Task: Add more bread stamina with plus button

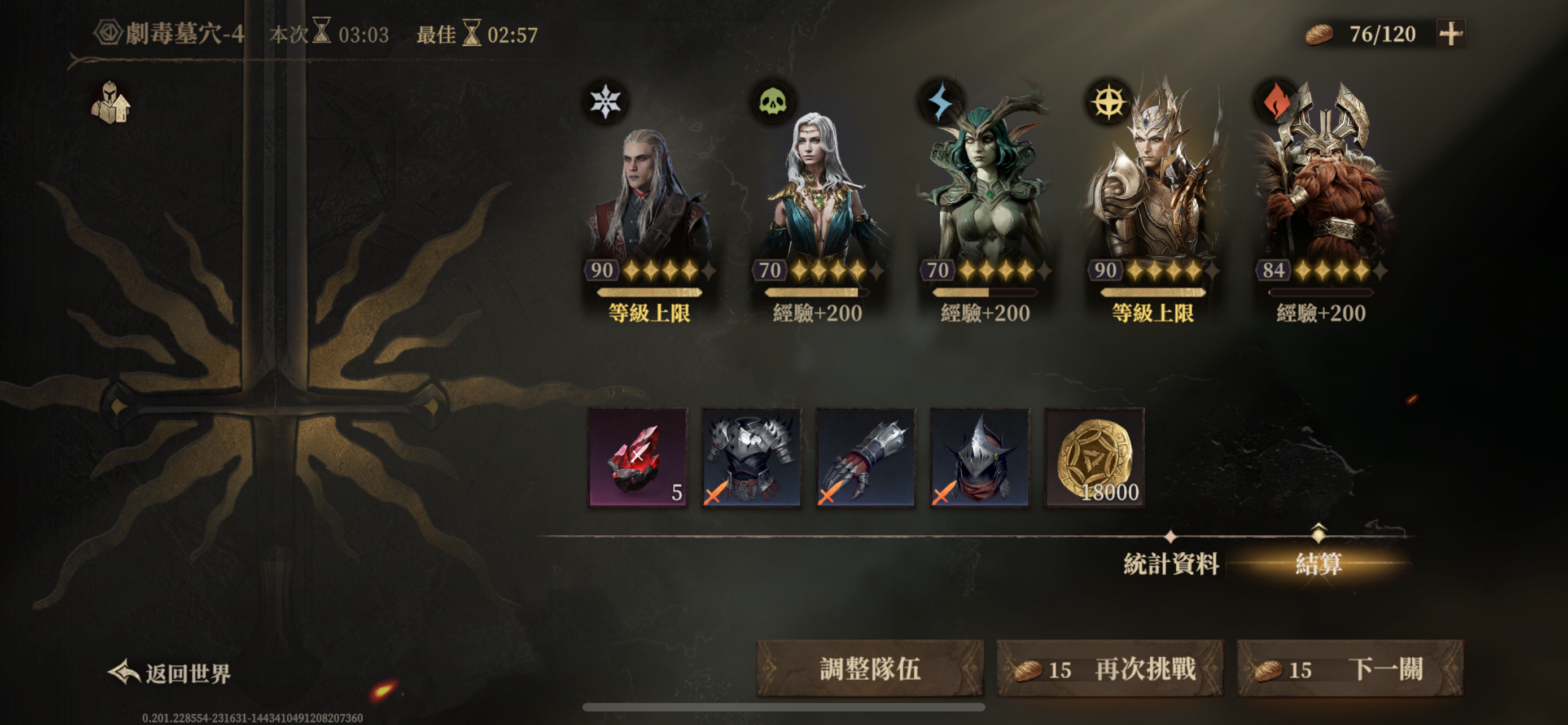Action: click(1450, 33)
